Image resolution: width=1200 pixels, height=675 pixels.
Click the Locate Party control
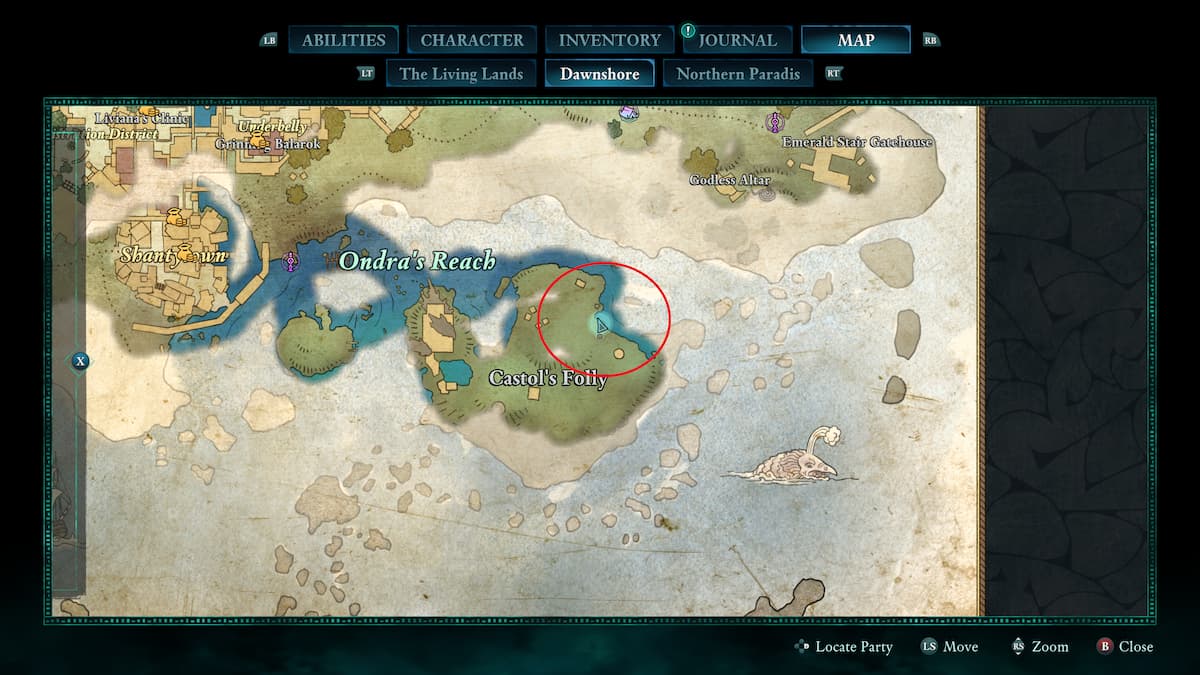(x=843, y=647)
